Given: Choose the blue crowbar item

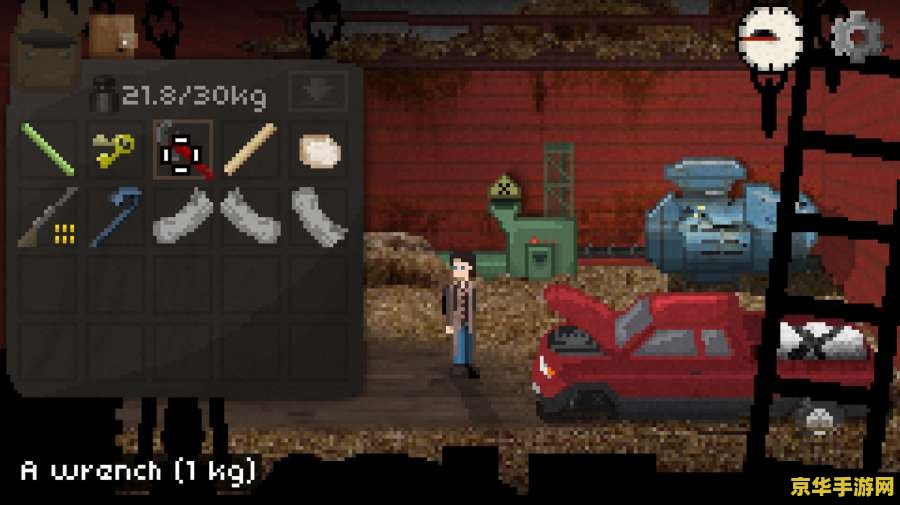Looking at the screenshot, I should (115, 218).
